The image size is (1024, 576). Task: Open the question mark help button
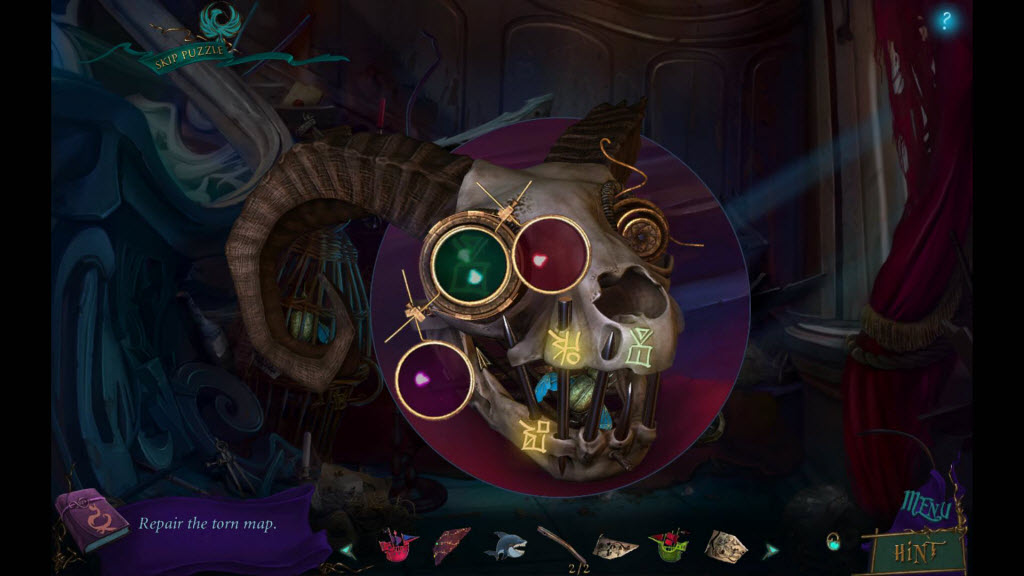[945, 21]
